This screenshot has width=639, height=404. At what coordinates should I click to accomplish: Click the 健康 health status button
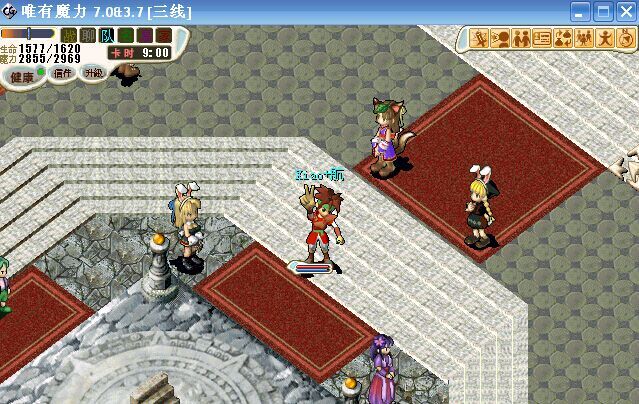21,75
